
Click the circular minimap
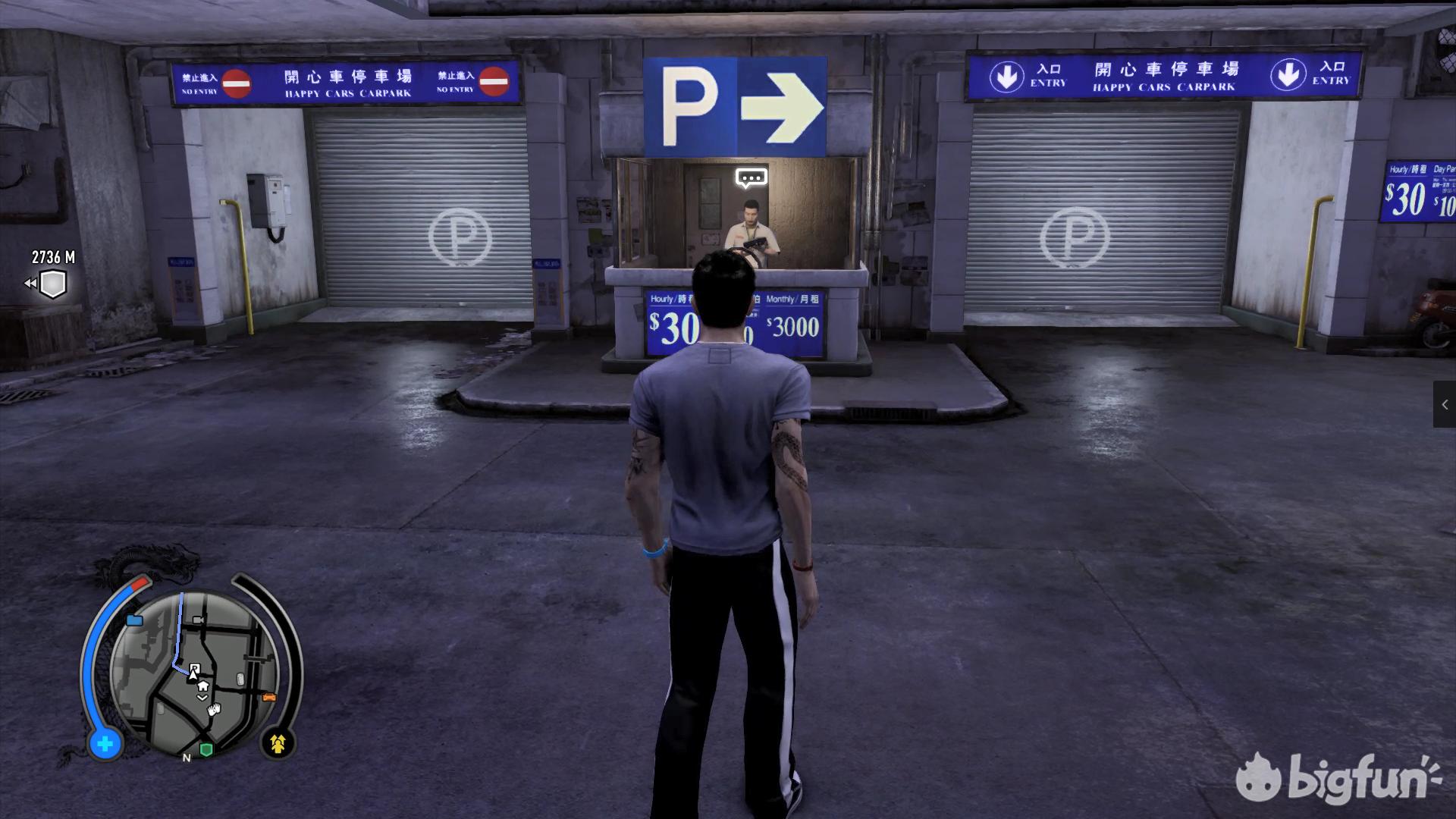(x=194, y=671)
